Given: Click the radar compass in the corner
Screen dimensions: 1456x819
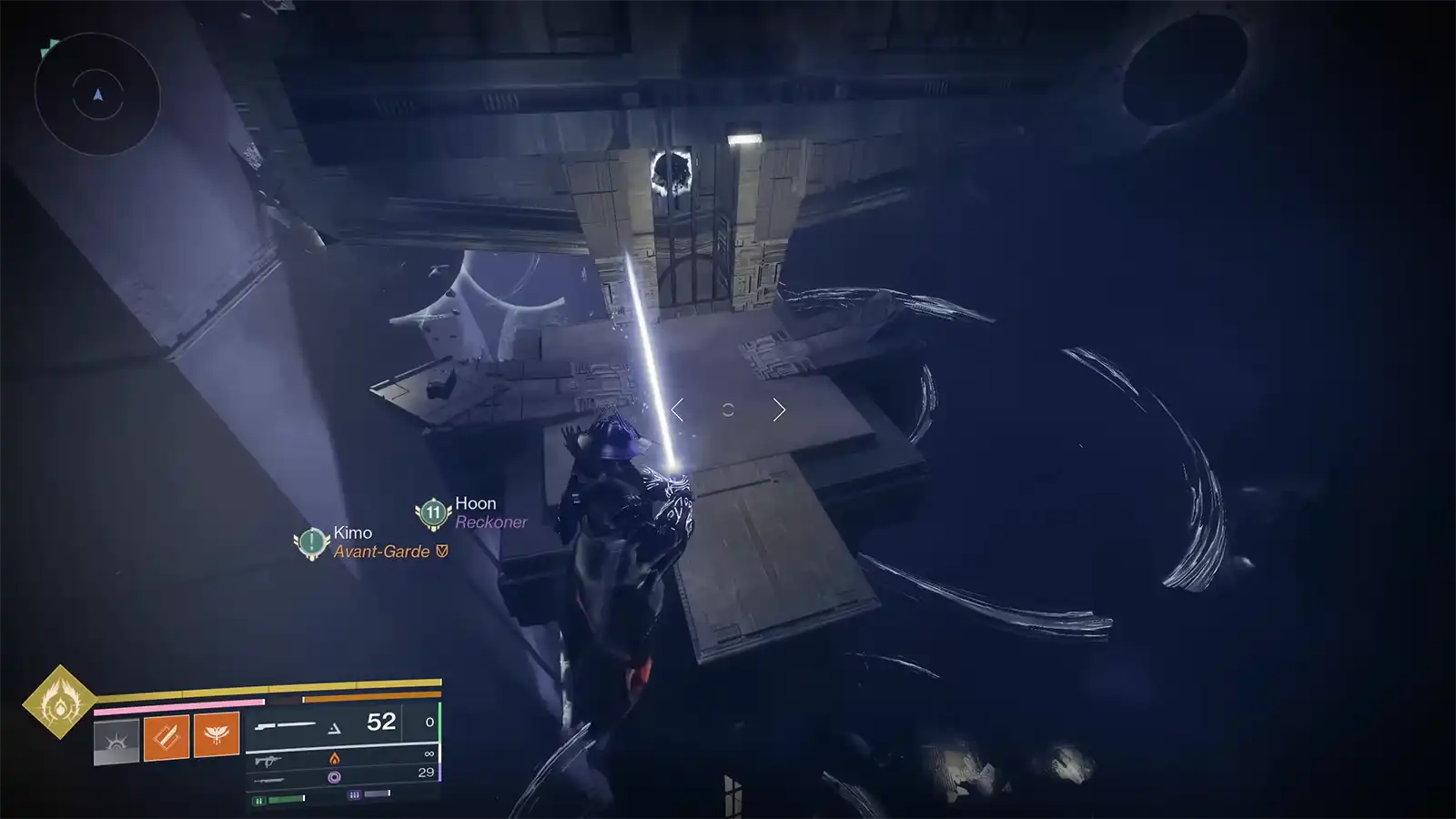Looking at the screenshot, I should click(x=96, y=96).
